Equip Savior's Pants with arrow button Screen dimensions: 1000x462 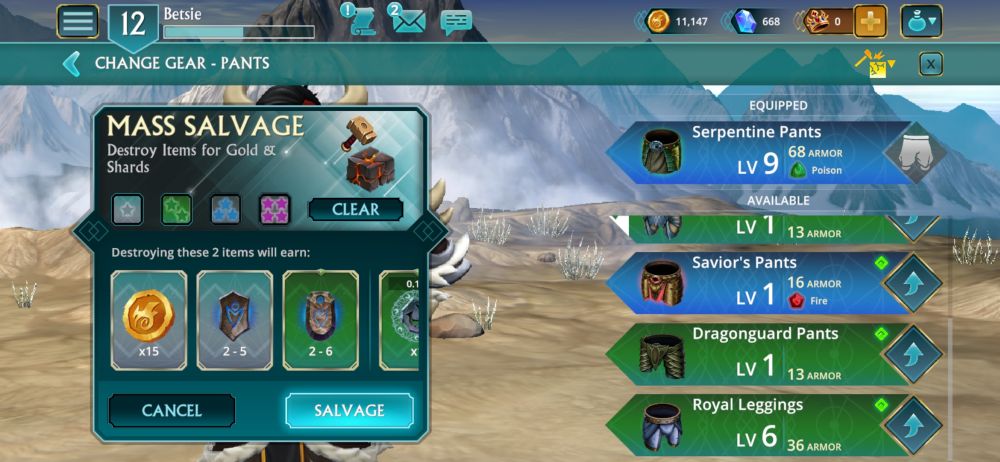(913, 283)
